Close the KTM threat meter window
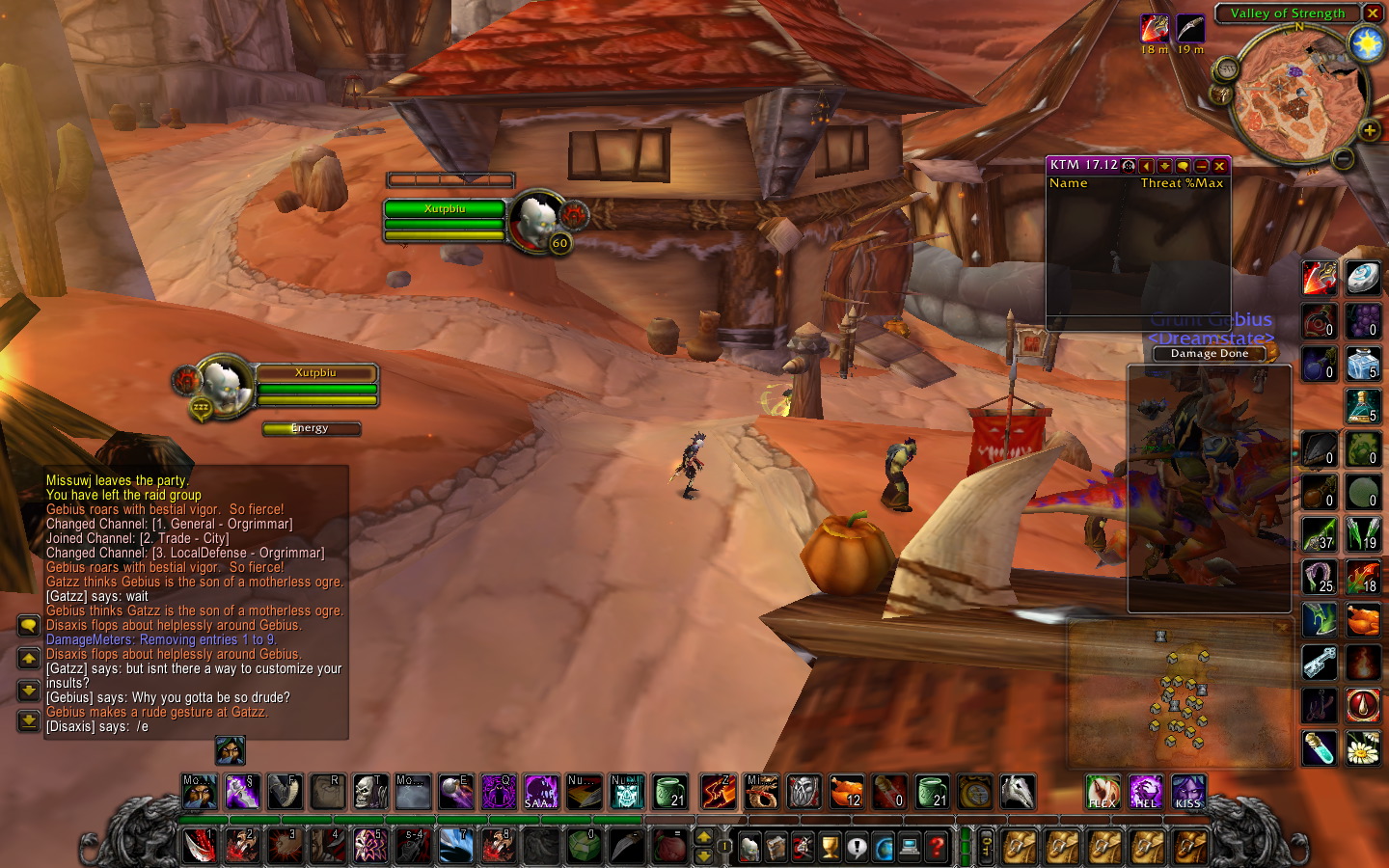This screenshot has width=1389, height=868. point(1219,166)
